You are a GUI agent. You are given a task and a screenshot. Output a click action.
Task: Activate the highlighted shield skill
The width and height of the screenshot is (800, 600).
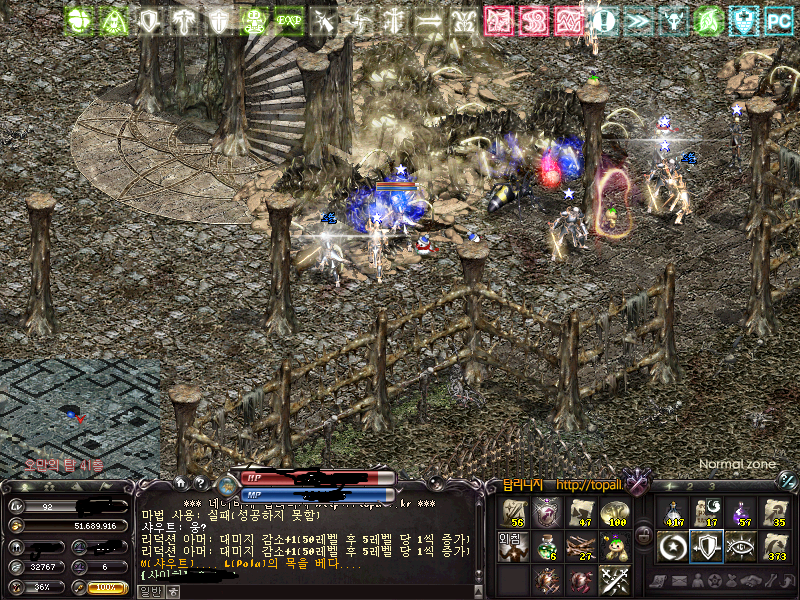[x=706, y=546]
